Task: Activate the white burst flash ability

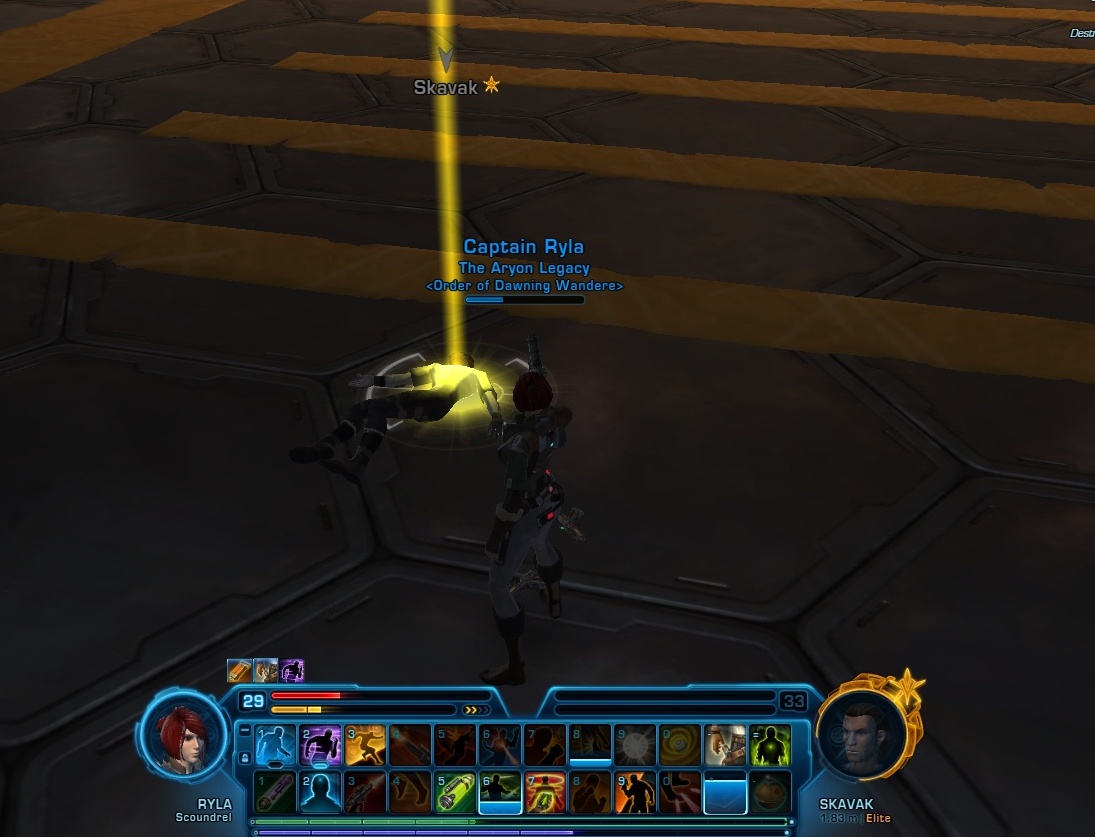Action: (x=635, y=745)
